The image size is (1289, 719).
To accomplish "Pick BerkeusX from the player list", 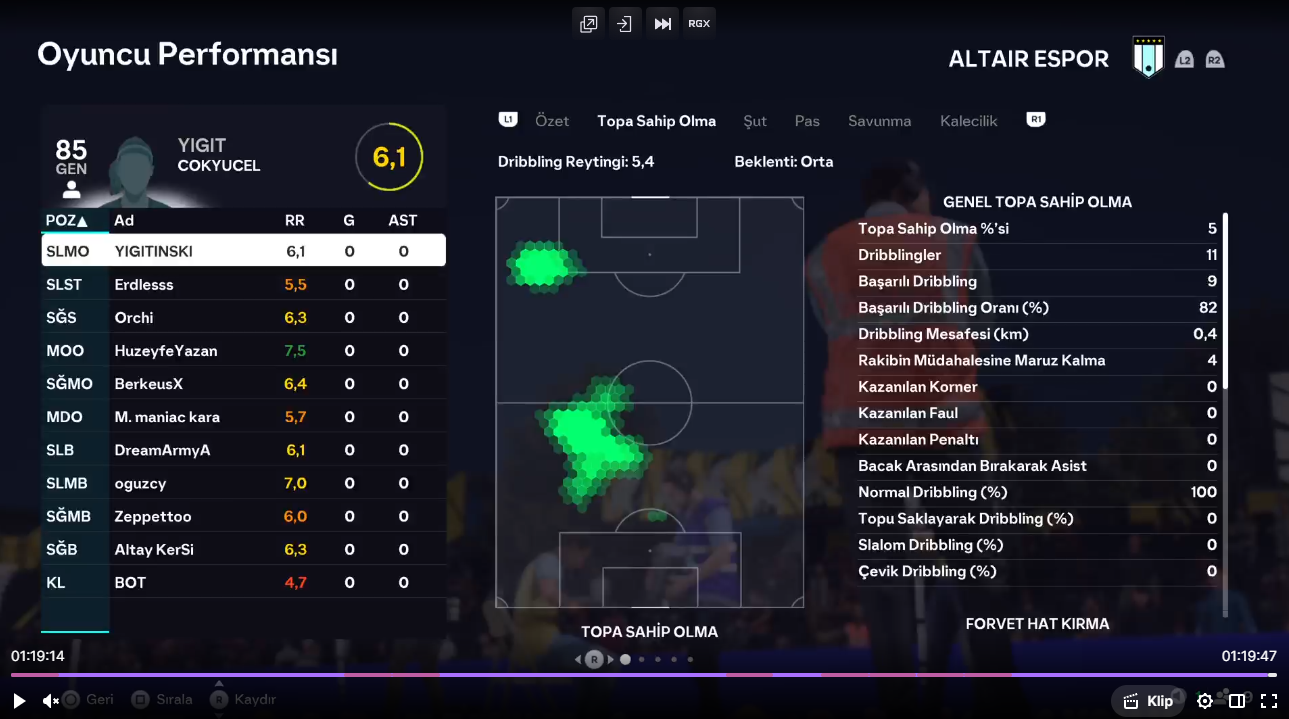I will pos(243,384).
